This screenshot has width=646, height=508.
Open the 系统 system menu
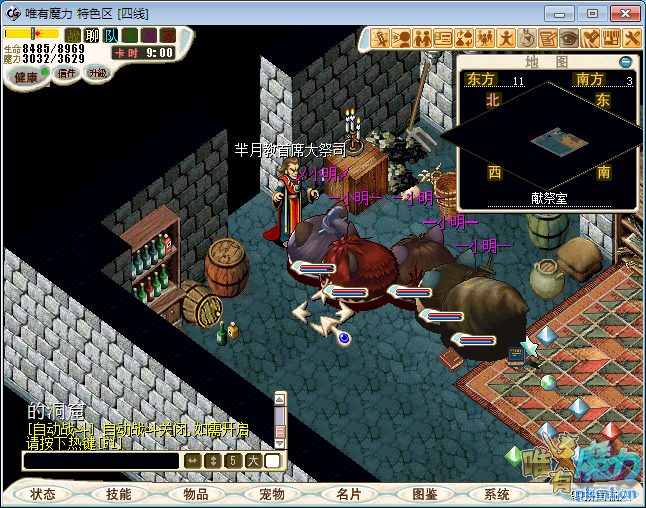click(x=497, y=494)
